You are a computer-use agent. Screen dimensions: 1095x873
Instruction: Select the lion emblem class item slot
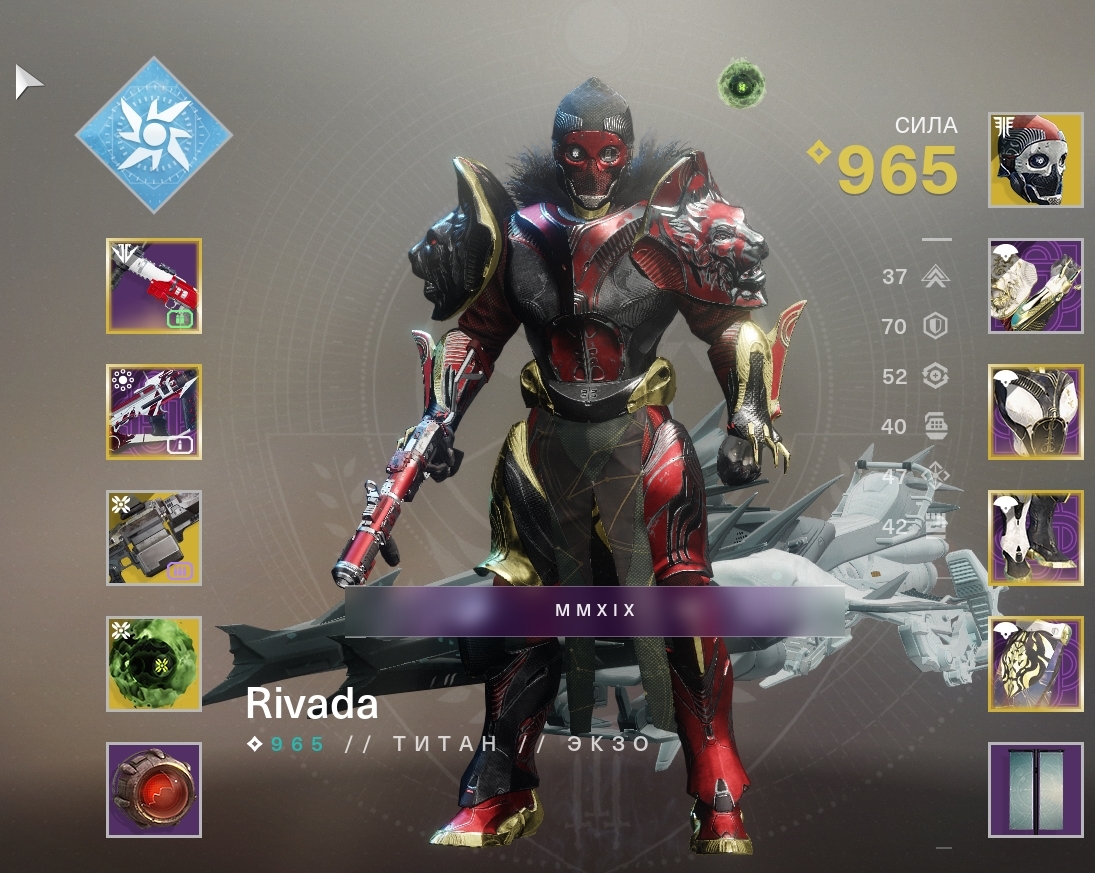1036,664
